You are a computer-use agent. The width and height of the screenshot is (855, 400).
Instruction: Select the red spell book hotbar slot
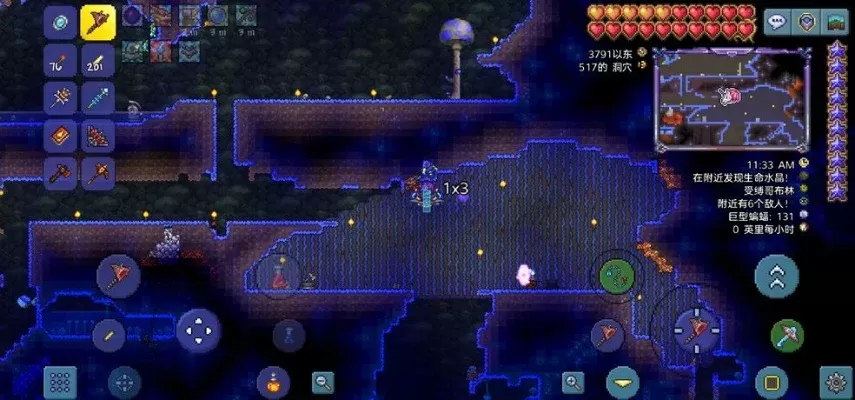tap(62, 135)
